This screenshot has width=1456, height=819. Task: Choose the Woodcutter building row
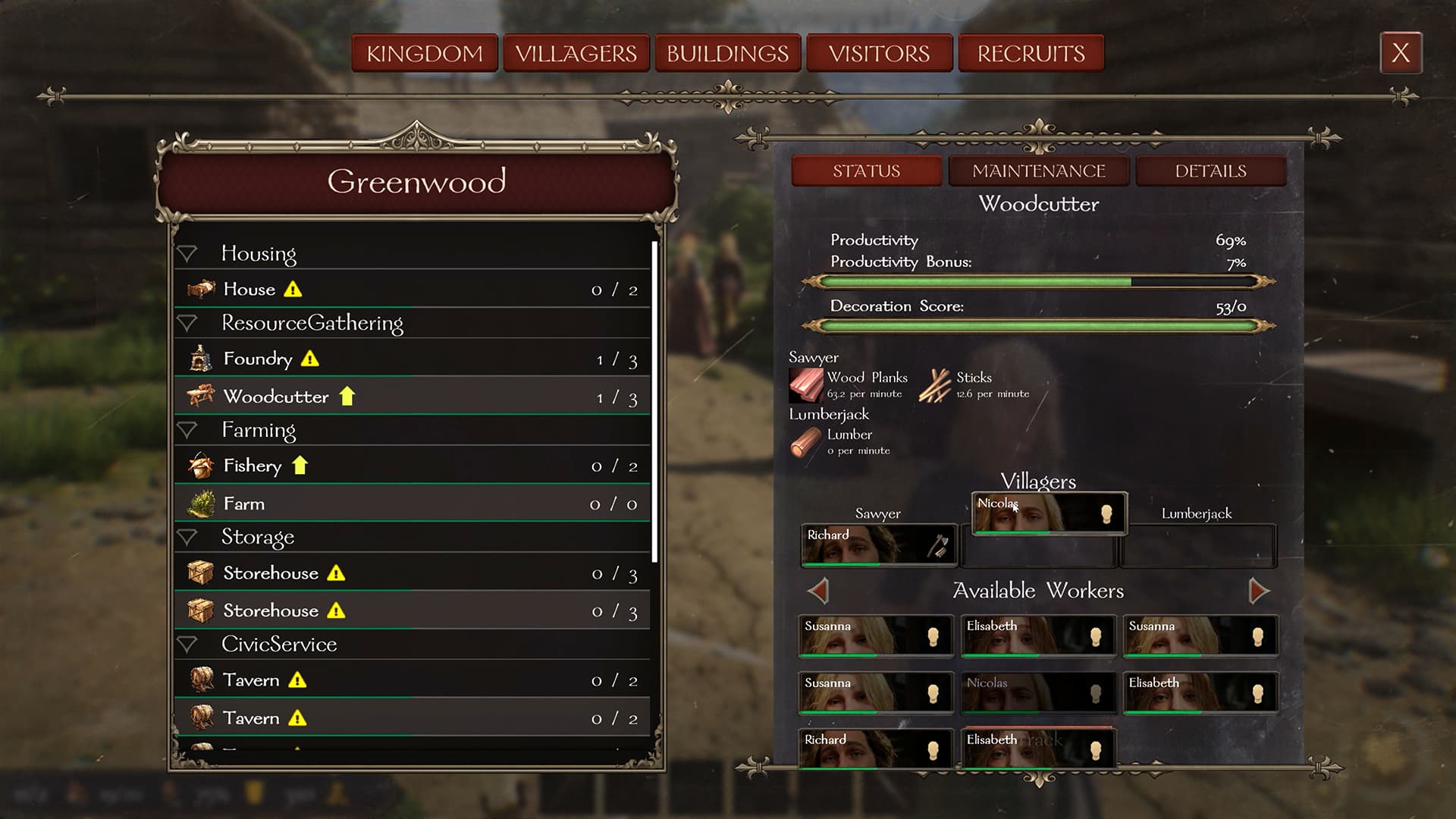[413, 397]
